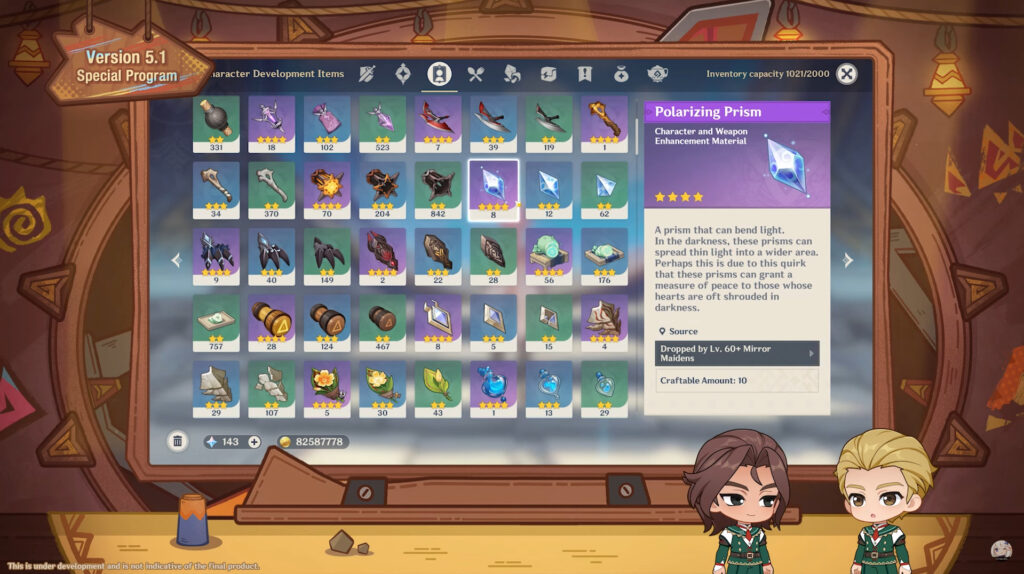This screenshot has width=1024, height=574.
Task: Select the wooden barrel item with quantity 467
Action: [382, 321]
